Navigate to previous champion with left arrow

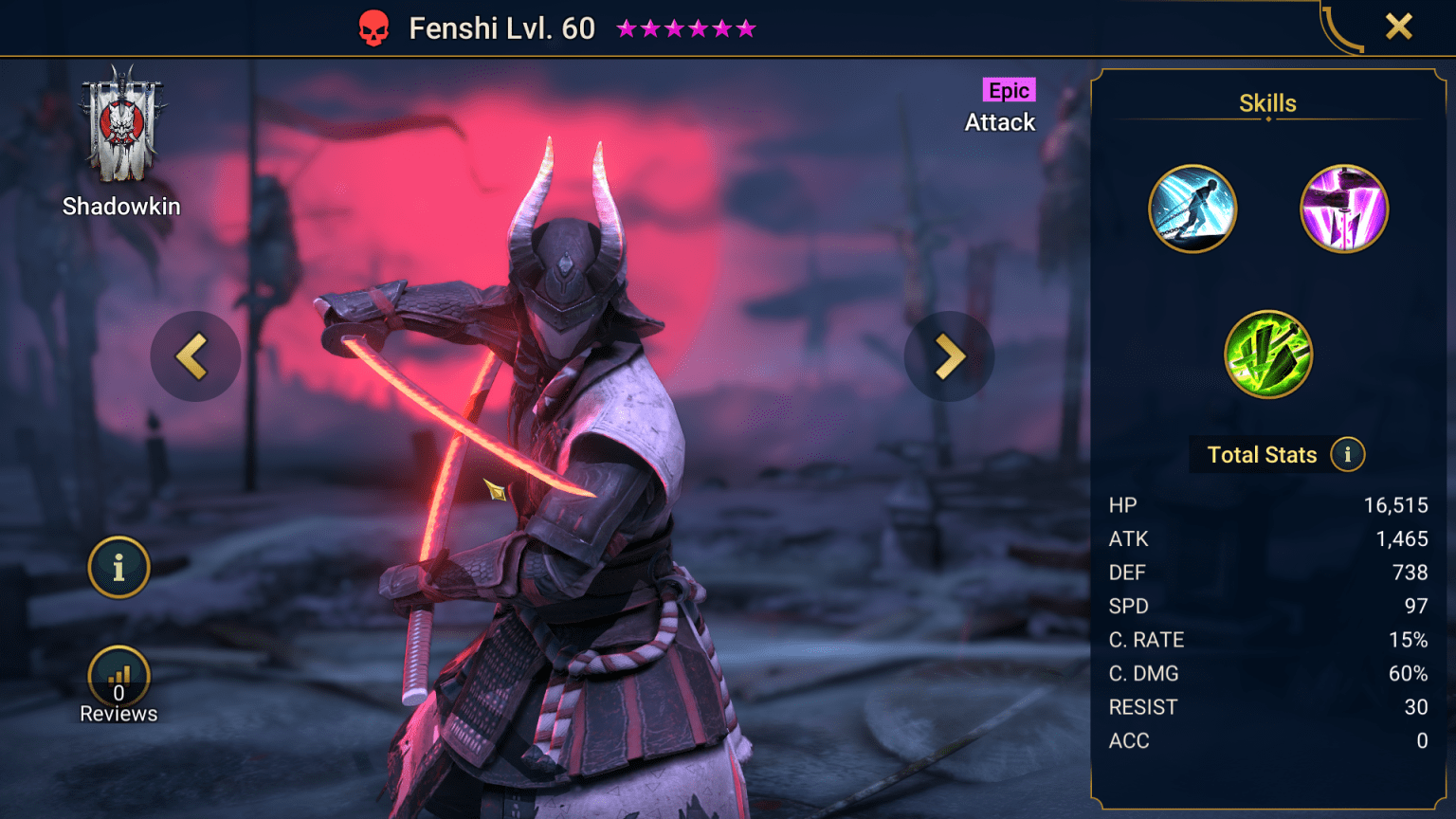(x=195, y=355)
